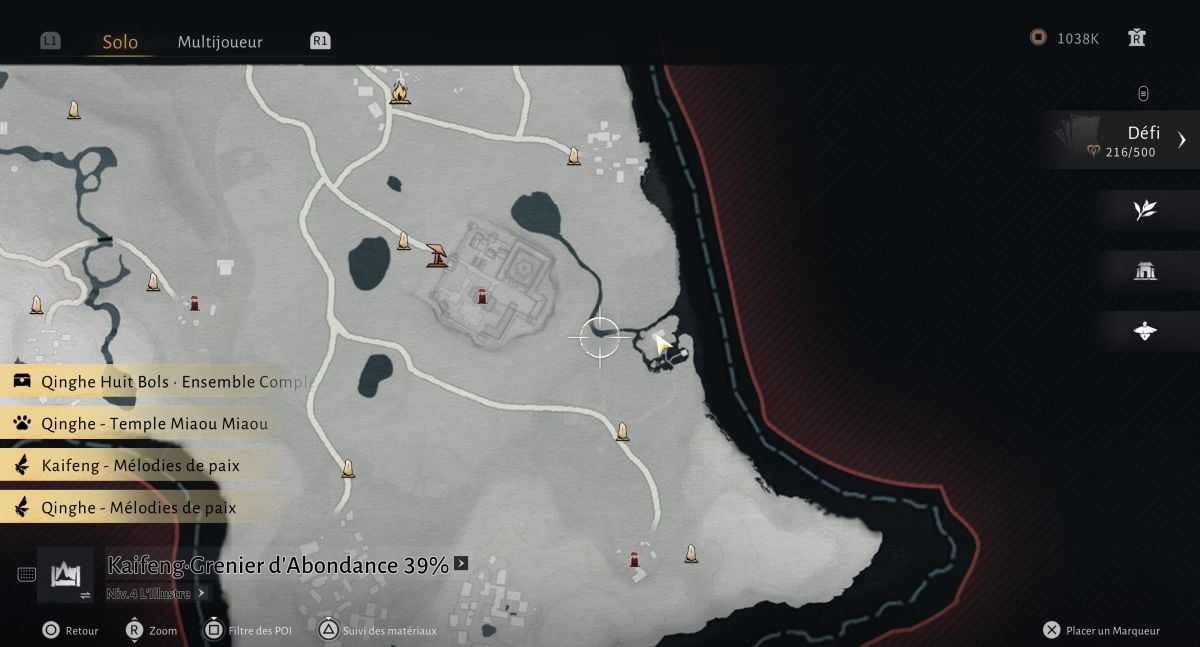Viewport: 1200px width, 647px height.
Task: Select the Solo tab
Action: point(120,42)
